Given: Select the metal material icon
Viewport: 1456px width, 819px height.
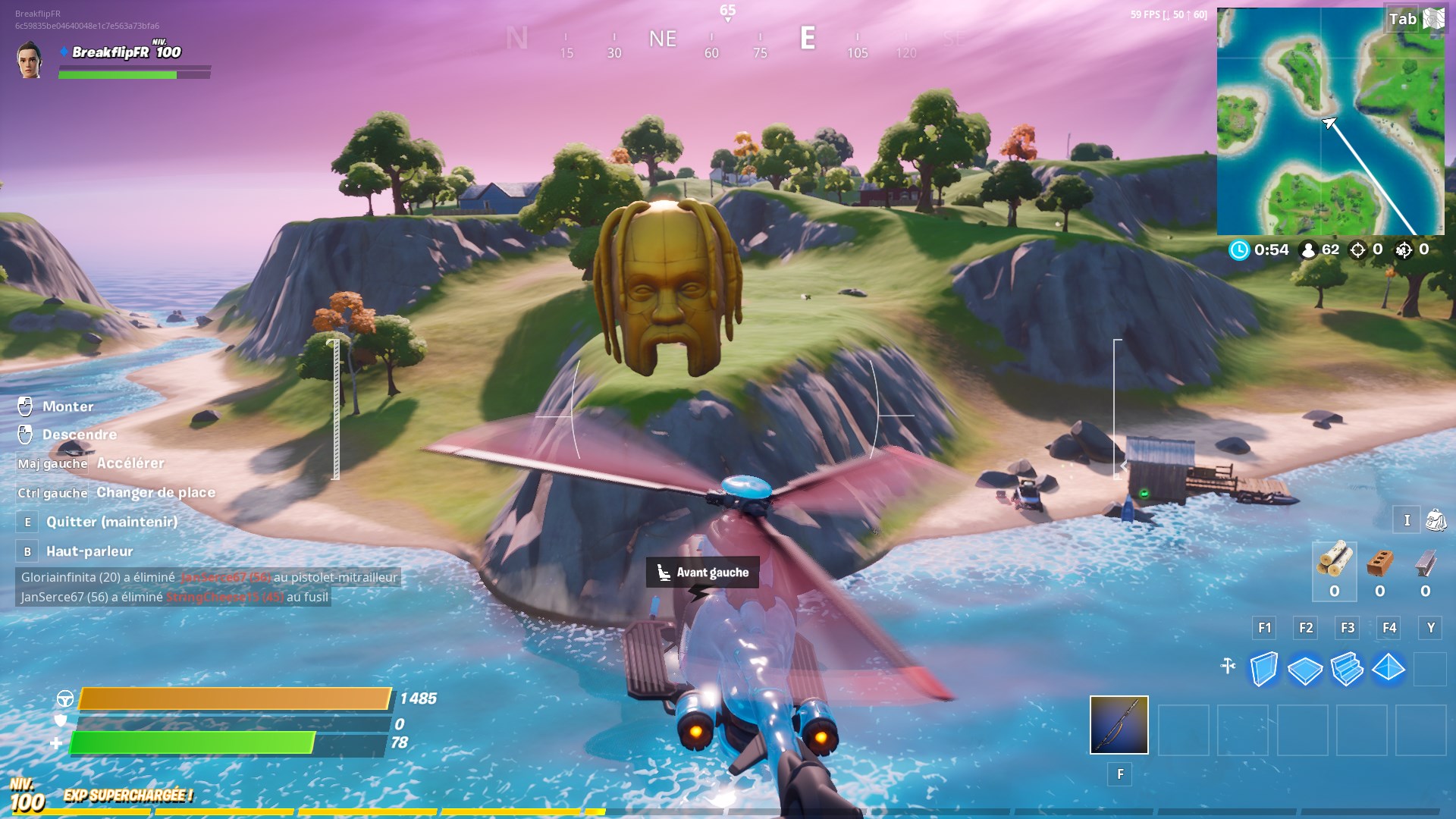Looking at the screenshot, I should click(x=1426, y=563).
